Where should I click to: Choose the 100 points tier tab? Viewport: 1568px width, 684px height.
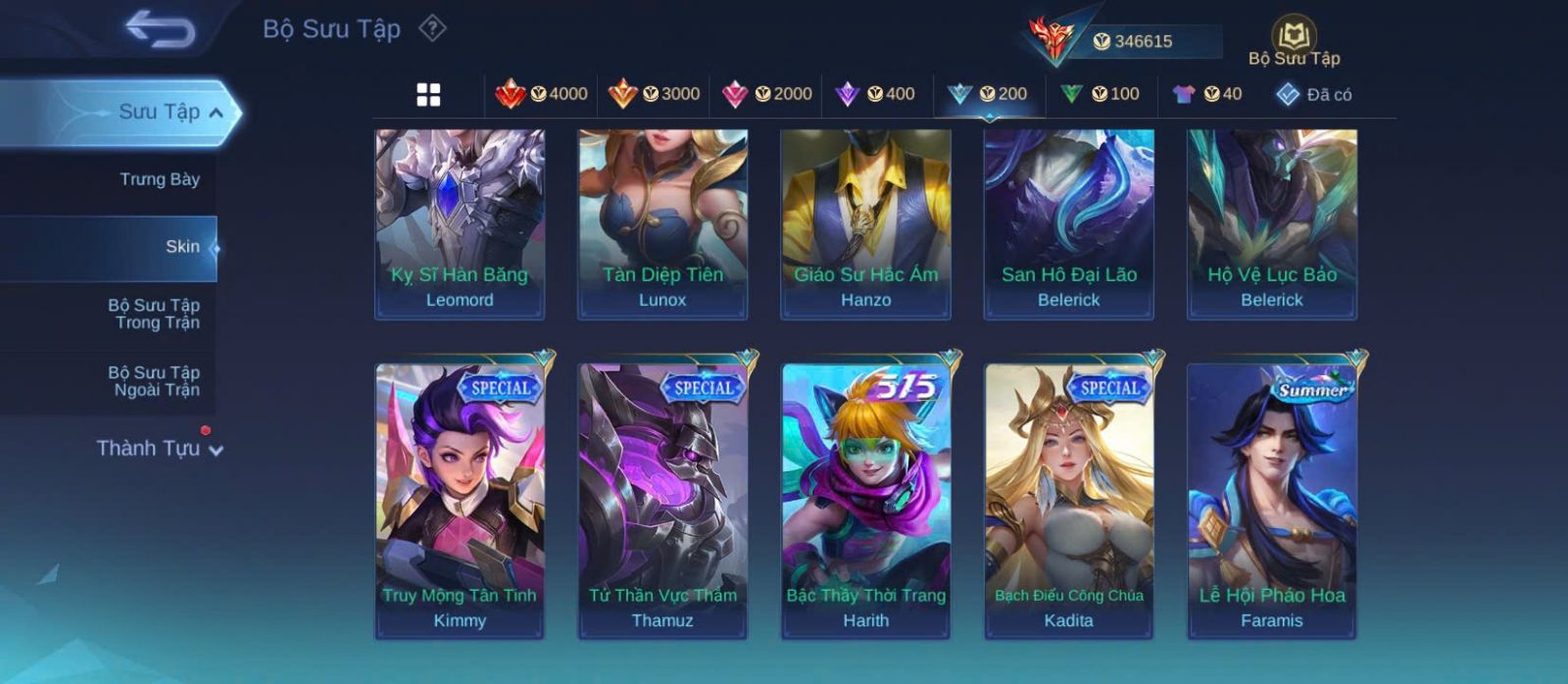(x=1100, y=94)
